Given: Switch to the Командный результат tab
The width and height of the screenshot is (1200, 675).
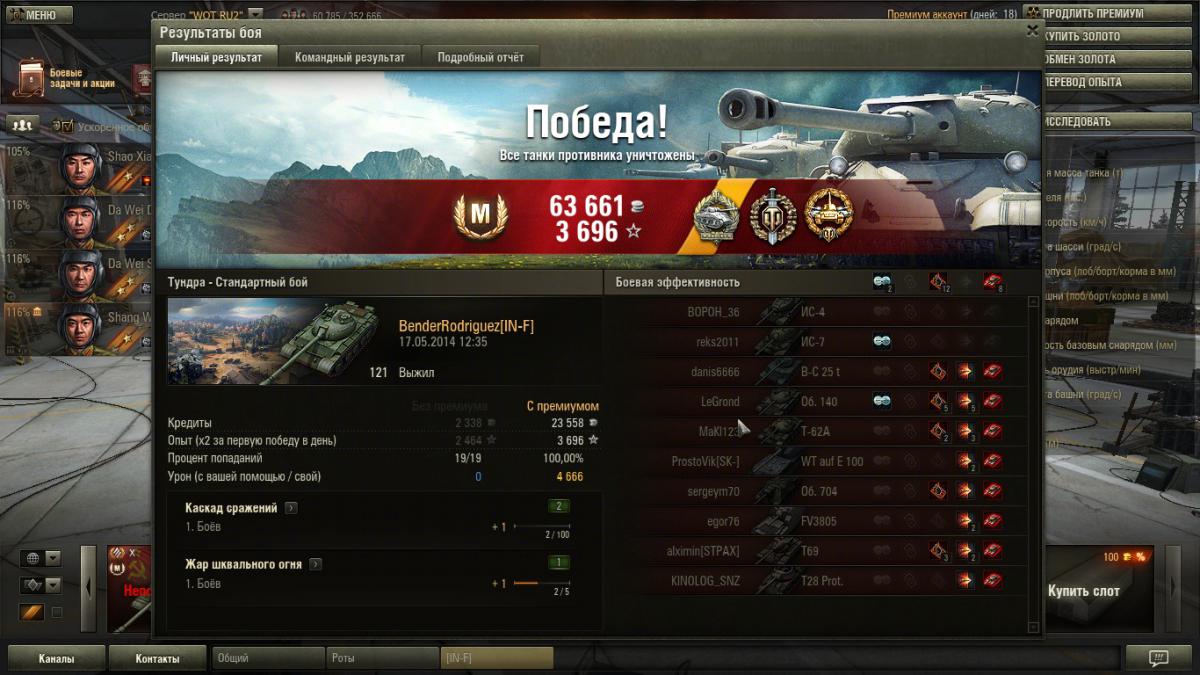Looking at the screenshot, I should [350, 58].
